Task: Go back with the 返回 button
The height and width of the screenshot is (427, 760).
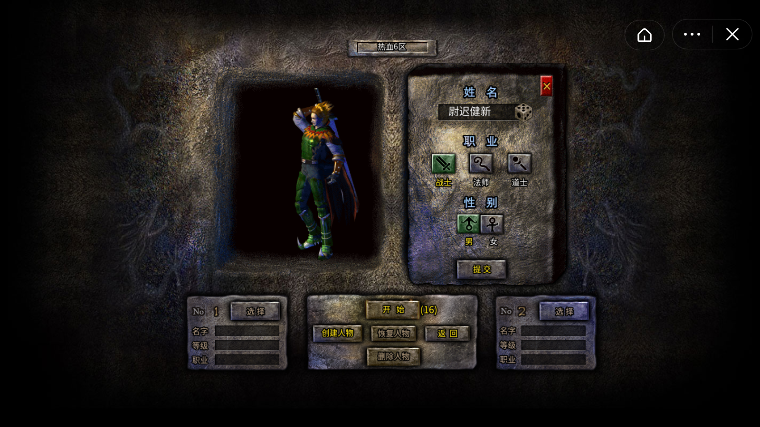Action: (x=447, y=333)
